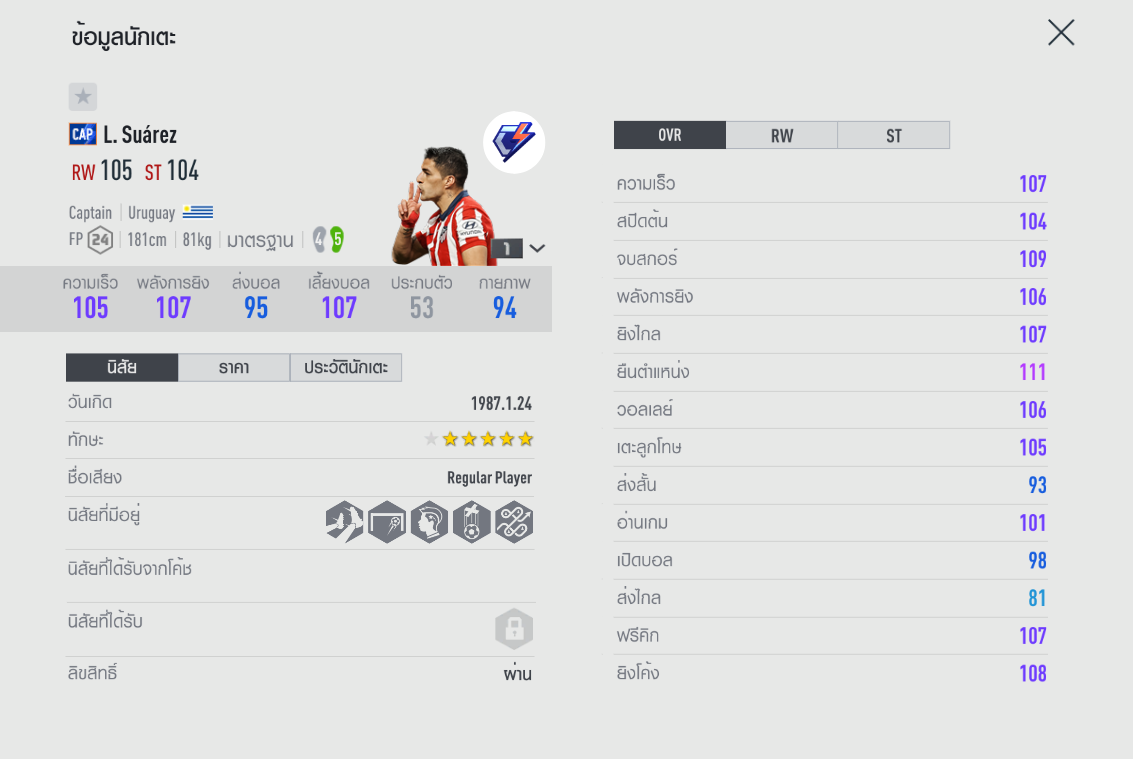Inspect the goal net shot trait icon
This screenshot has height=759, width=1133.
tap(387, 522)
